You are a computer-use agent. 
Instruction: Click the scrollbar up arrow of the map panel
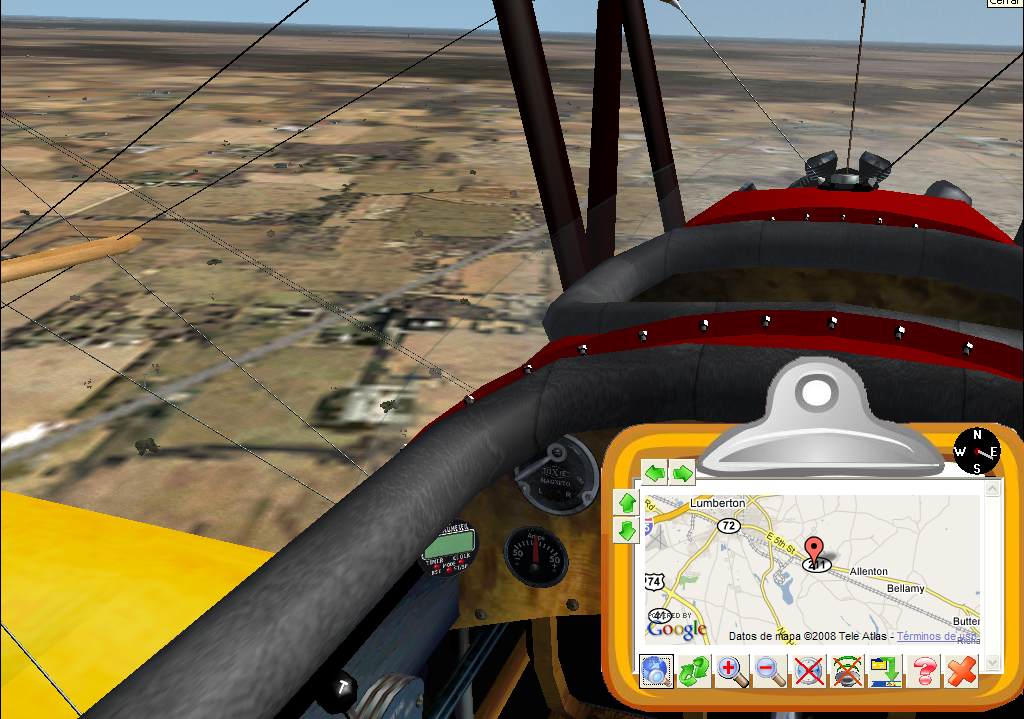(x=992, y=489)
